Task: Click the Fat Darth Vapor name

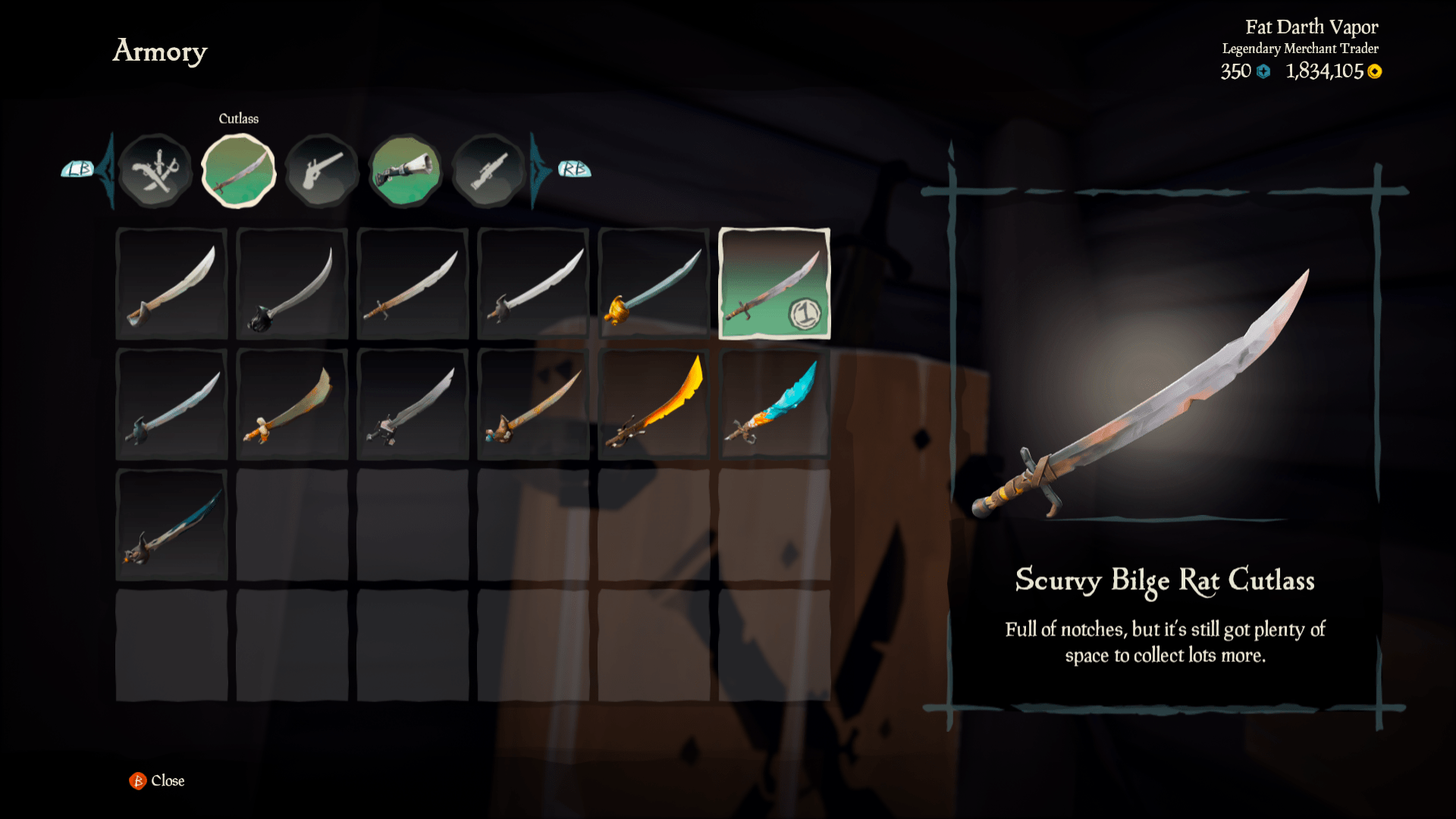Action: [x=1312, y=27]
